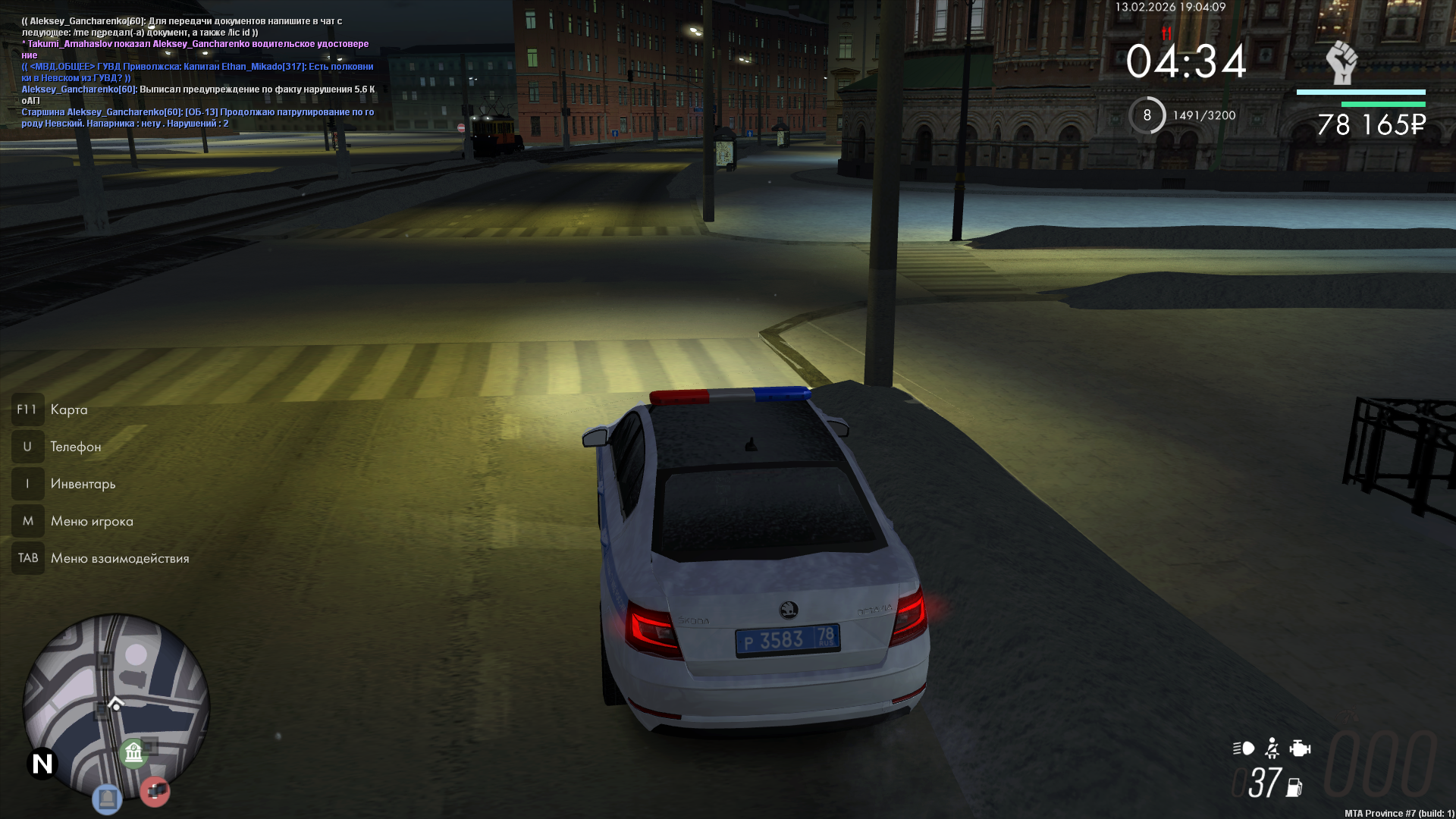Toggle the seatbelt indicator icon

click(1272, 748)
